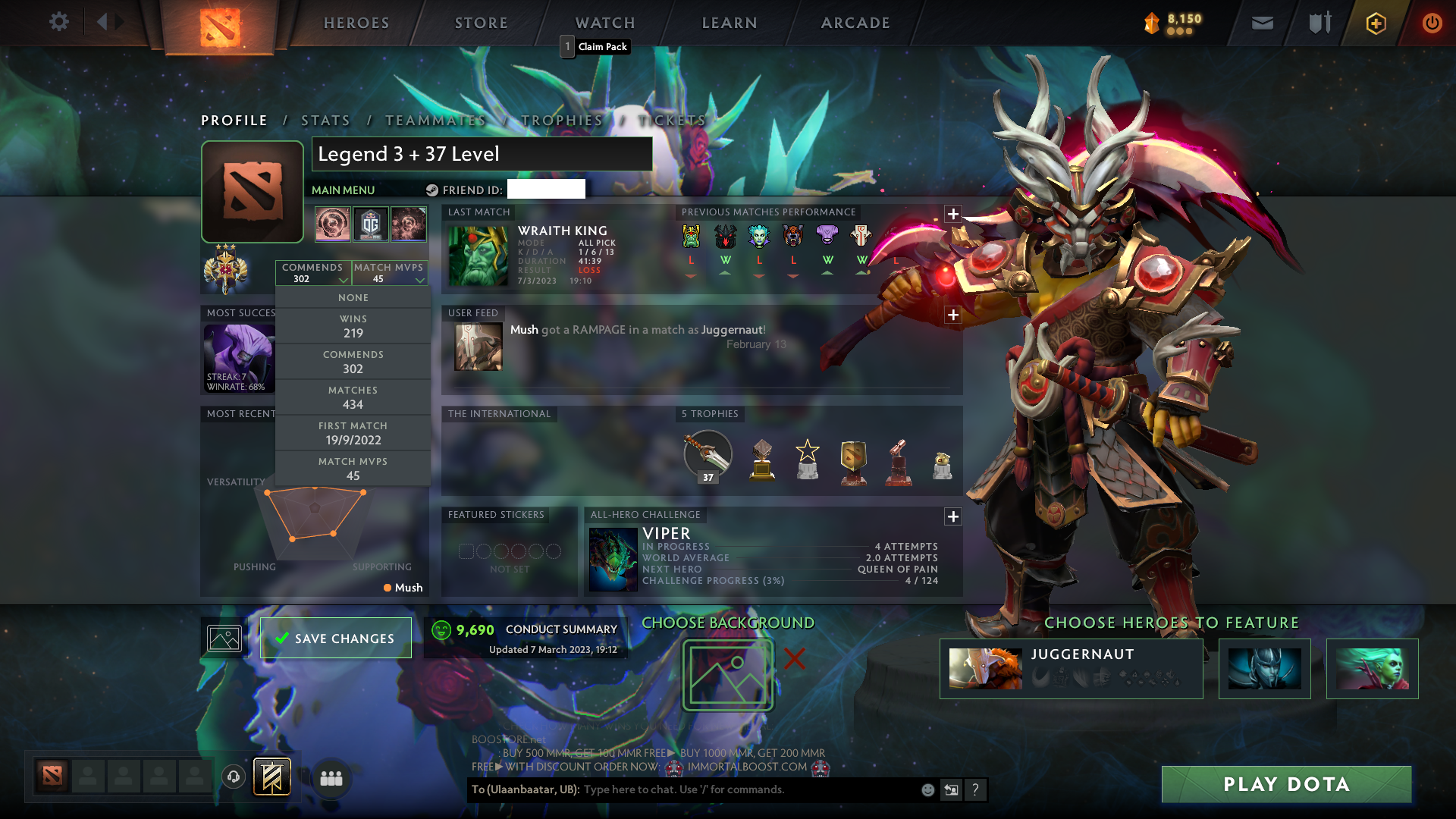
Task: Open the settings gear menu
Action: (x=59, y=22)
